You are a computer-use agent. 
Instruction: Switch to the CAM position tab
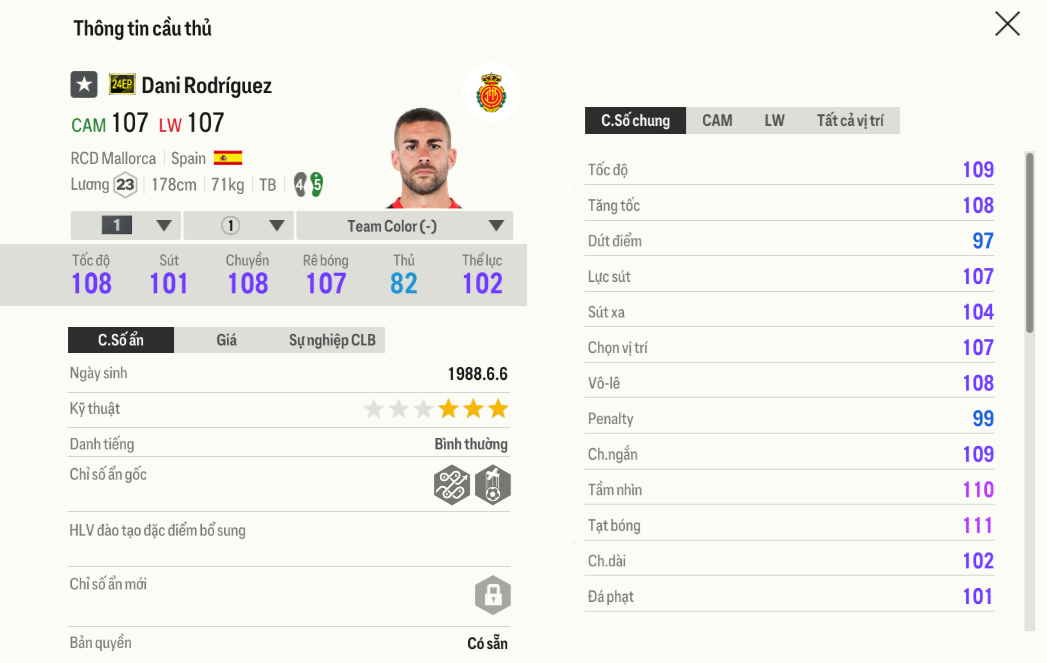click(x=717, y=121)
